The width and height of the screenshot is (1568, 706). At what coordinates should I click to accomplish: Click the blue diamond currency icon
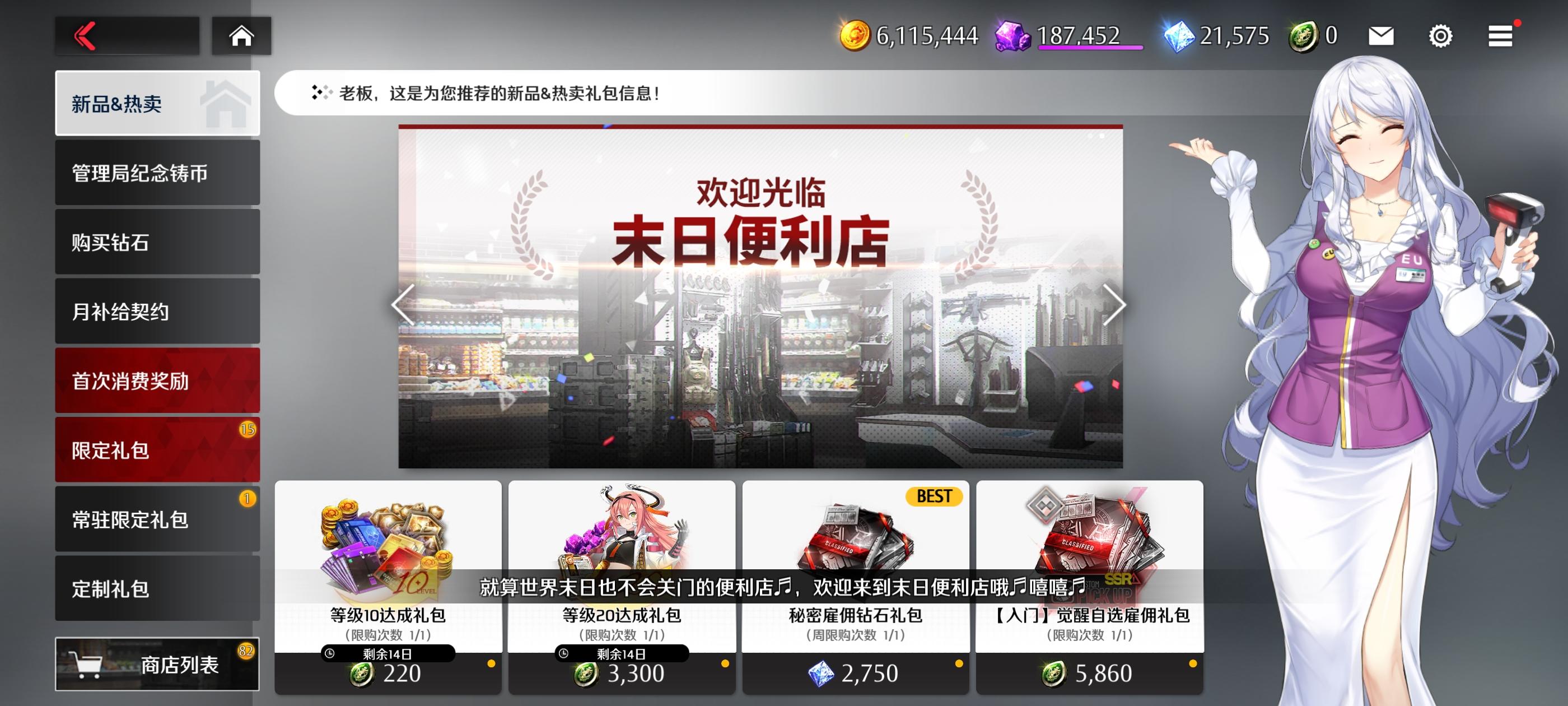(1182, 35)
